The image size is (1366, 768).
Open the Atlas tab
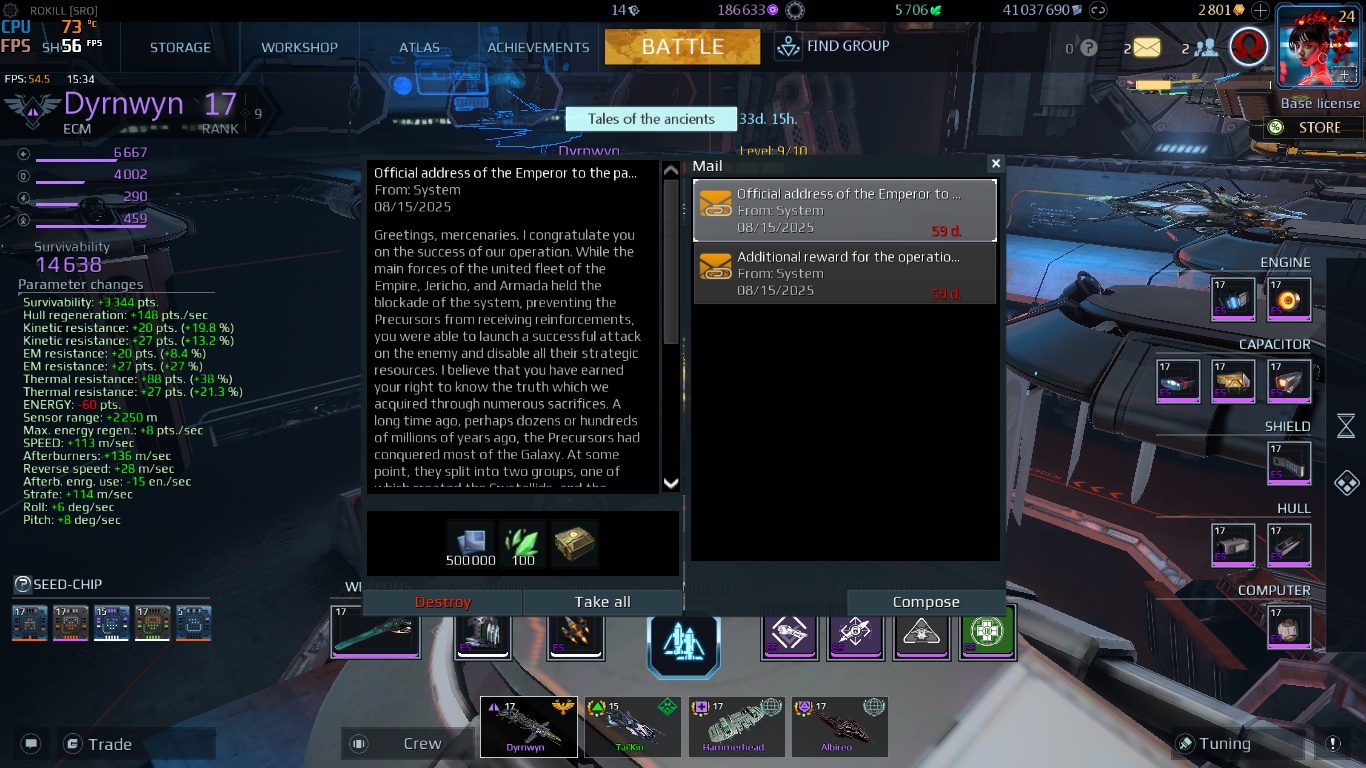[419, 47]
